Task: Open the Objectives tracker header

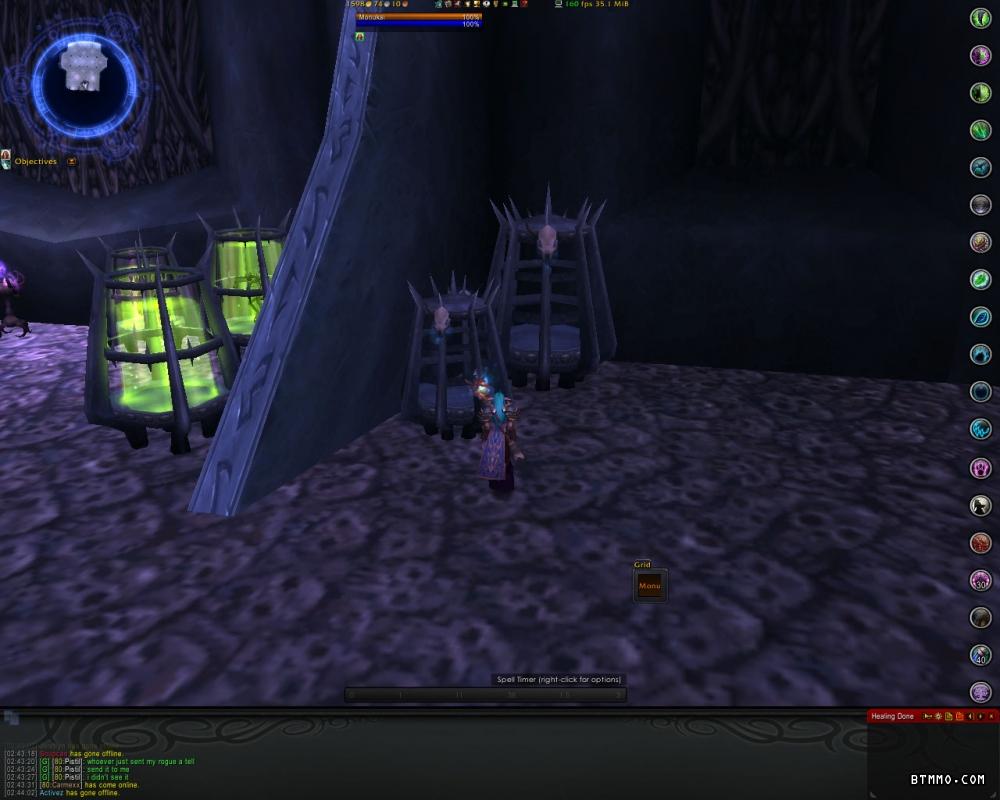Action: pyautogui.click(x=35, y=161)
